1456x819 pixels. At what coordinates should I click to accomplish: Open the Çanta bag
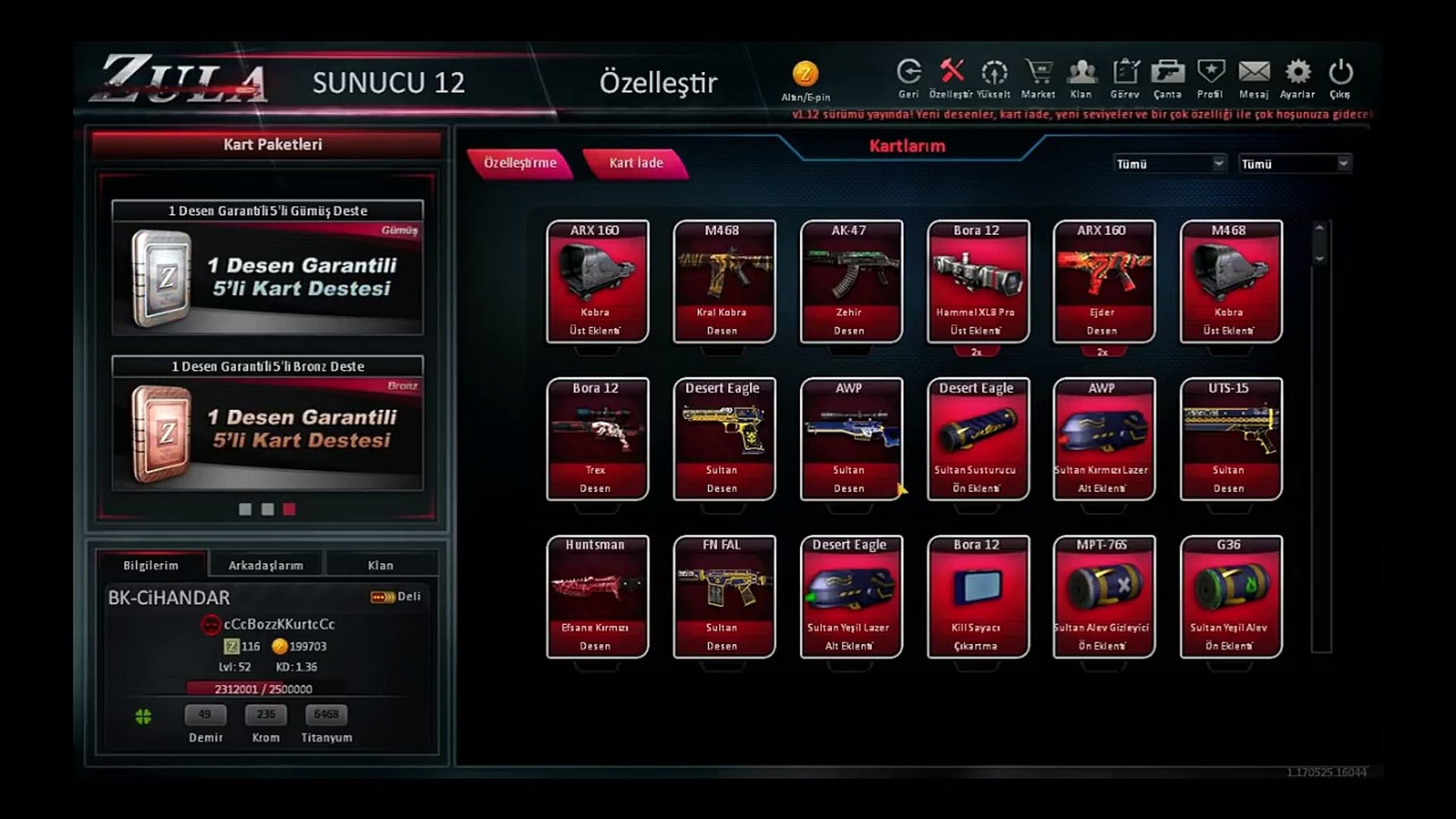pos(1168,77)
